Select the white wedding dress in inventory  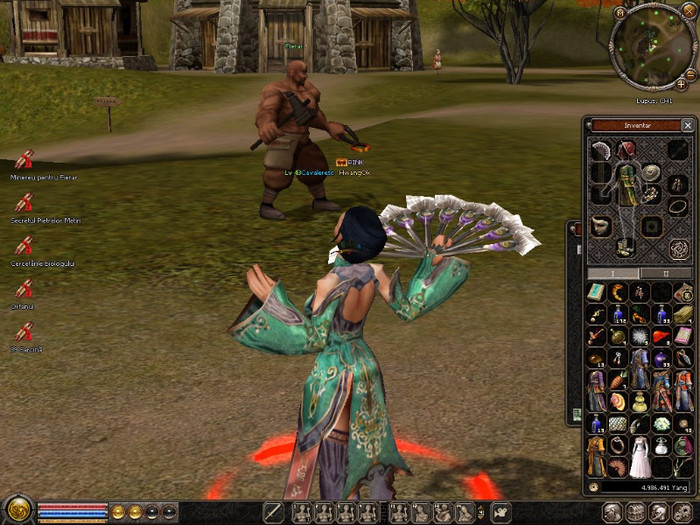pyautogui.click(x=640, y=460)
